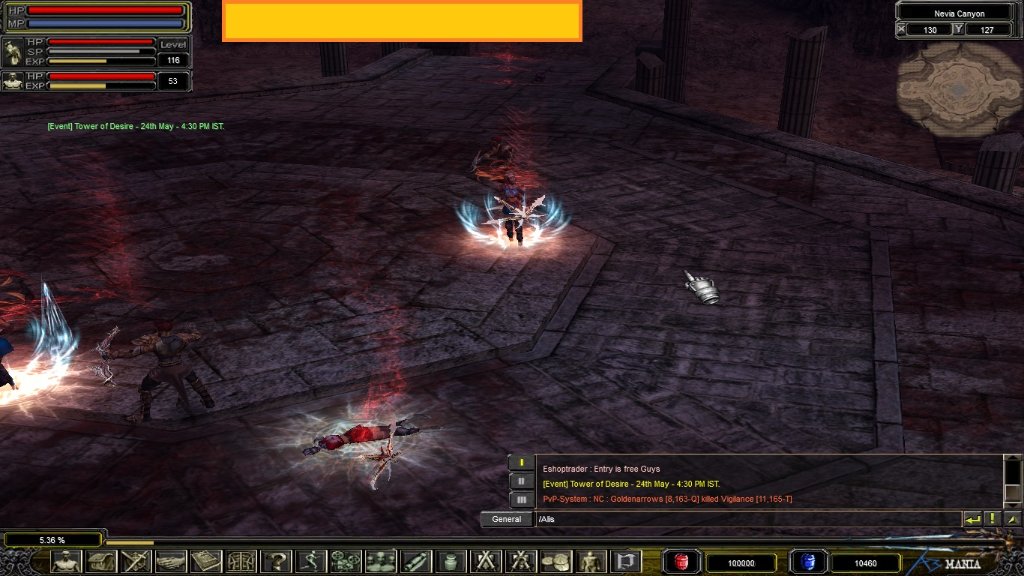Send the chat message with the enter-arrow button
This screenshot has width=1024, height=576.
coord(971,519)
